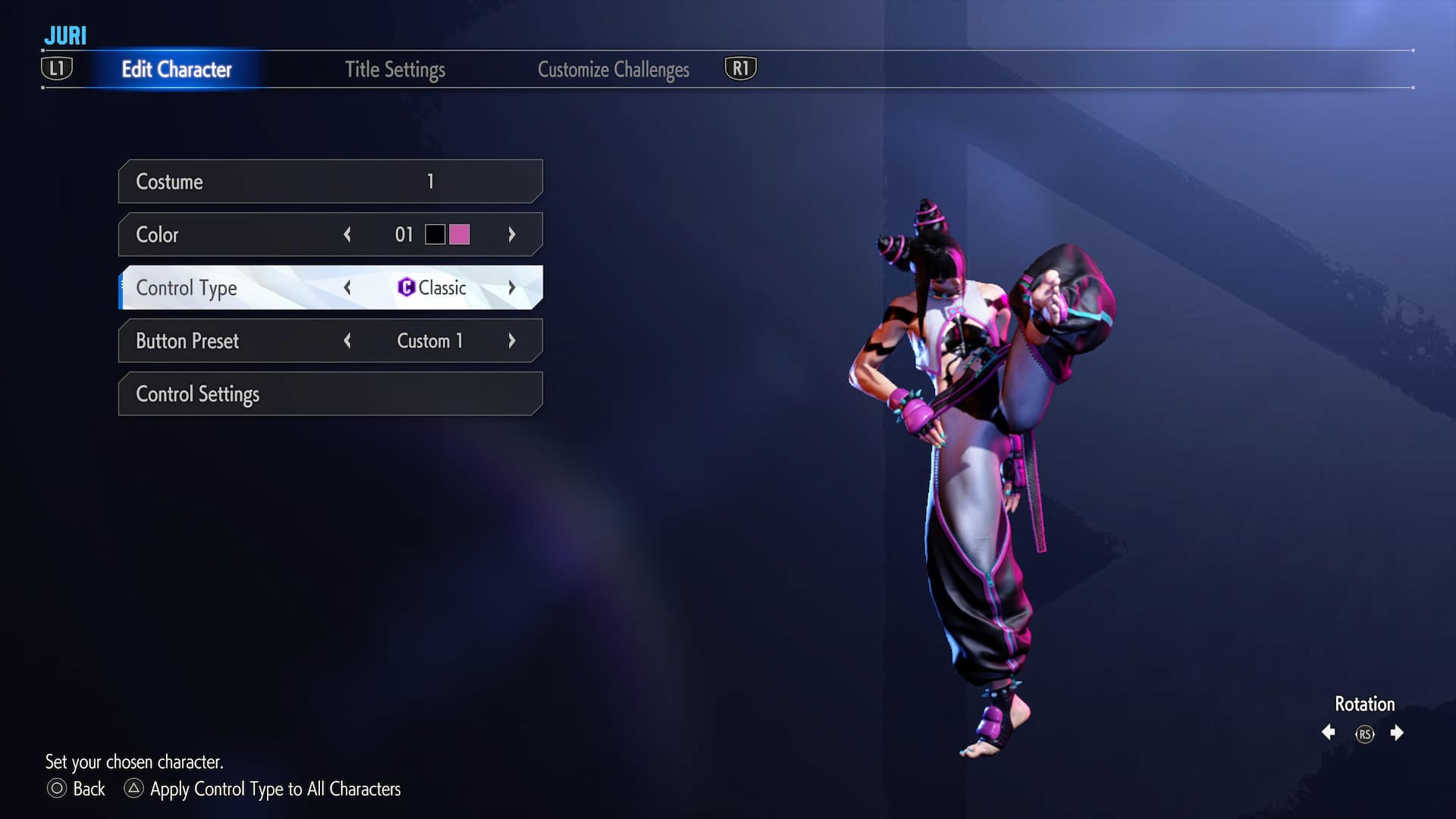Click the L1 shoulder button icon

(57, 68)
